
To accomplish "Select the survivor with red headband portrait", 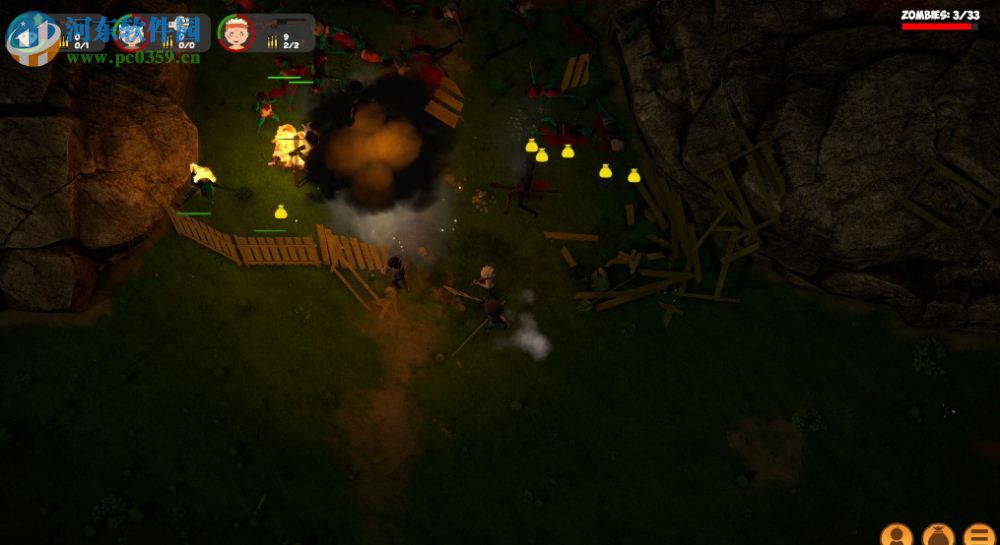I will [x=237, y=33].
